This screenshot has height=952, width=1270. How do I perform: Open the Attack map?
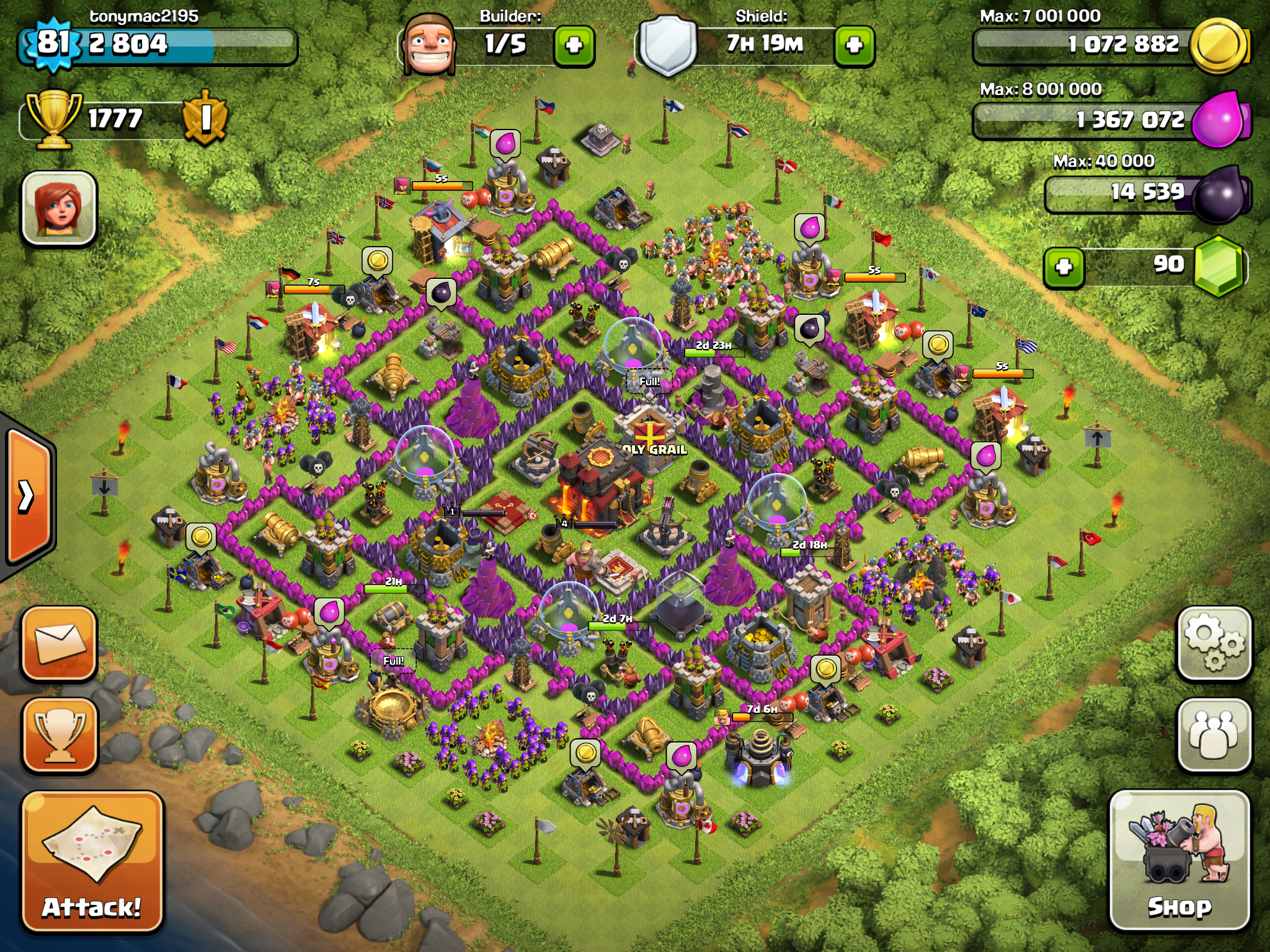(92, 862)
